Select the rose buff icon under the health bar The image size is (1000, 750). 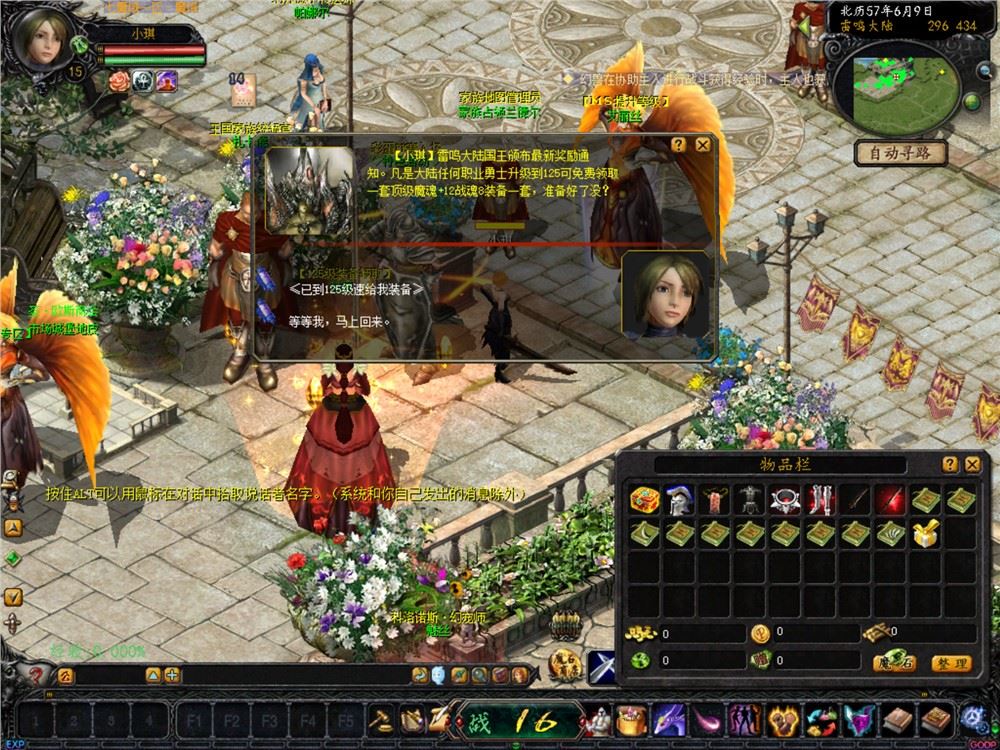119,80
